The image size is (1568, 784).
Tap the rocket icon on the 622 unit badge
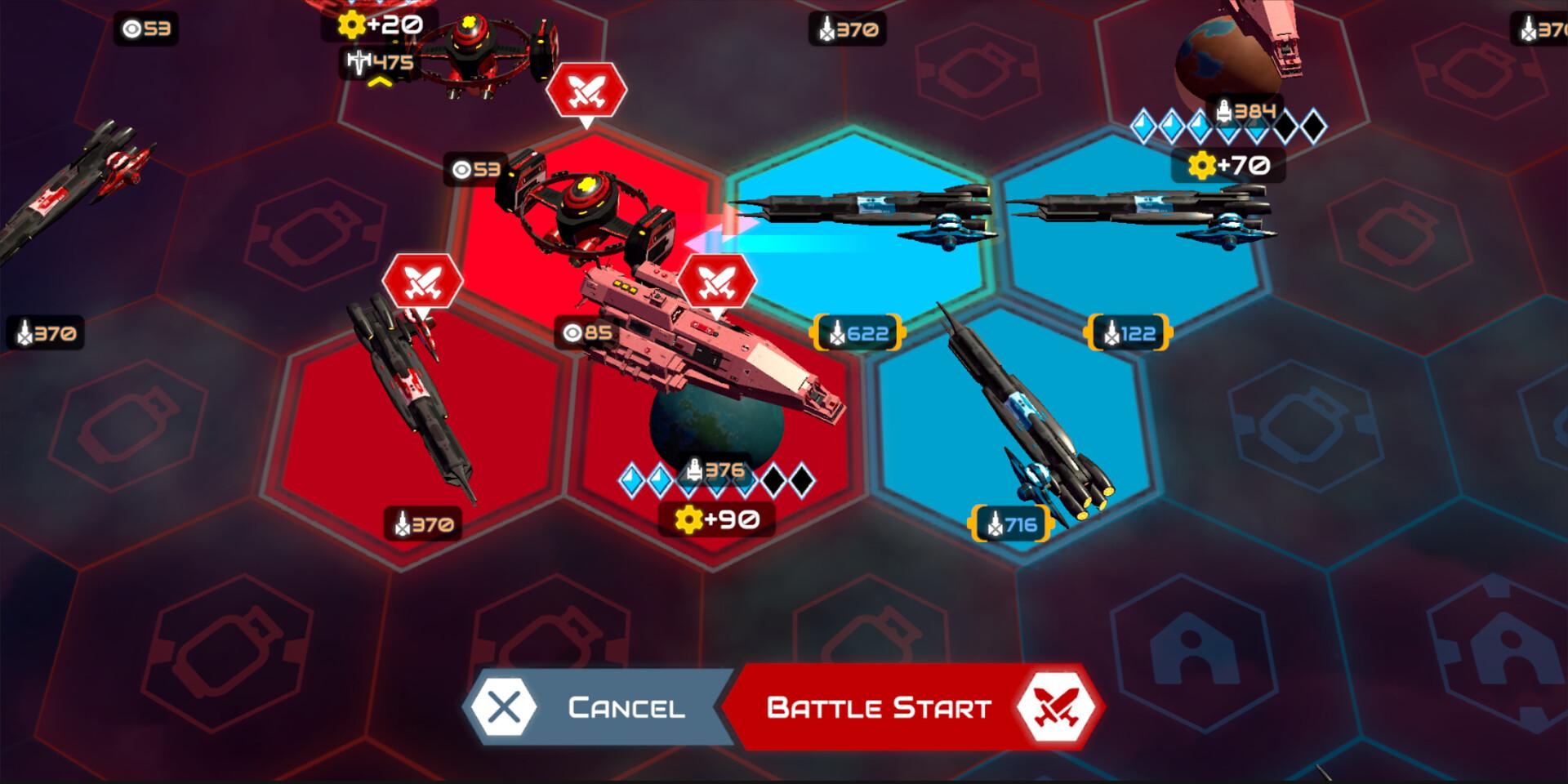(836, 332)
